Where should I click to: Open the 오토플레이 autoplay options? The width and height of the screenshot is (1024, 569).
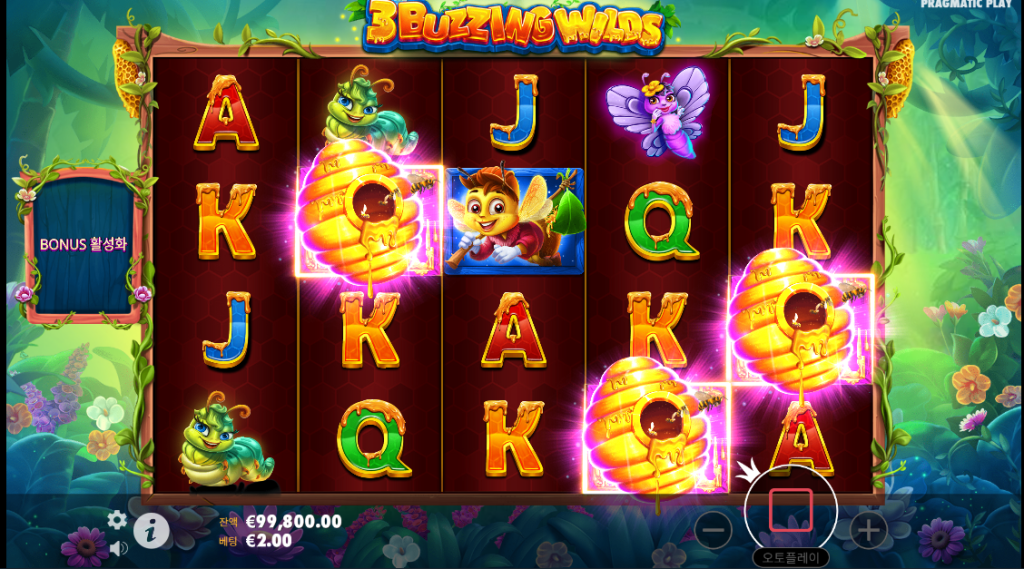(790, 558)
